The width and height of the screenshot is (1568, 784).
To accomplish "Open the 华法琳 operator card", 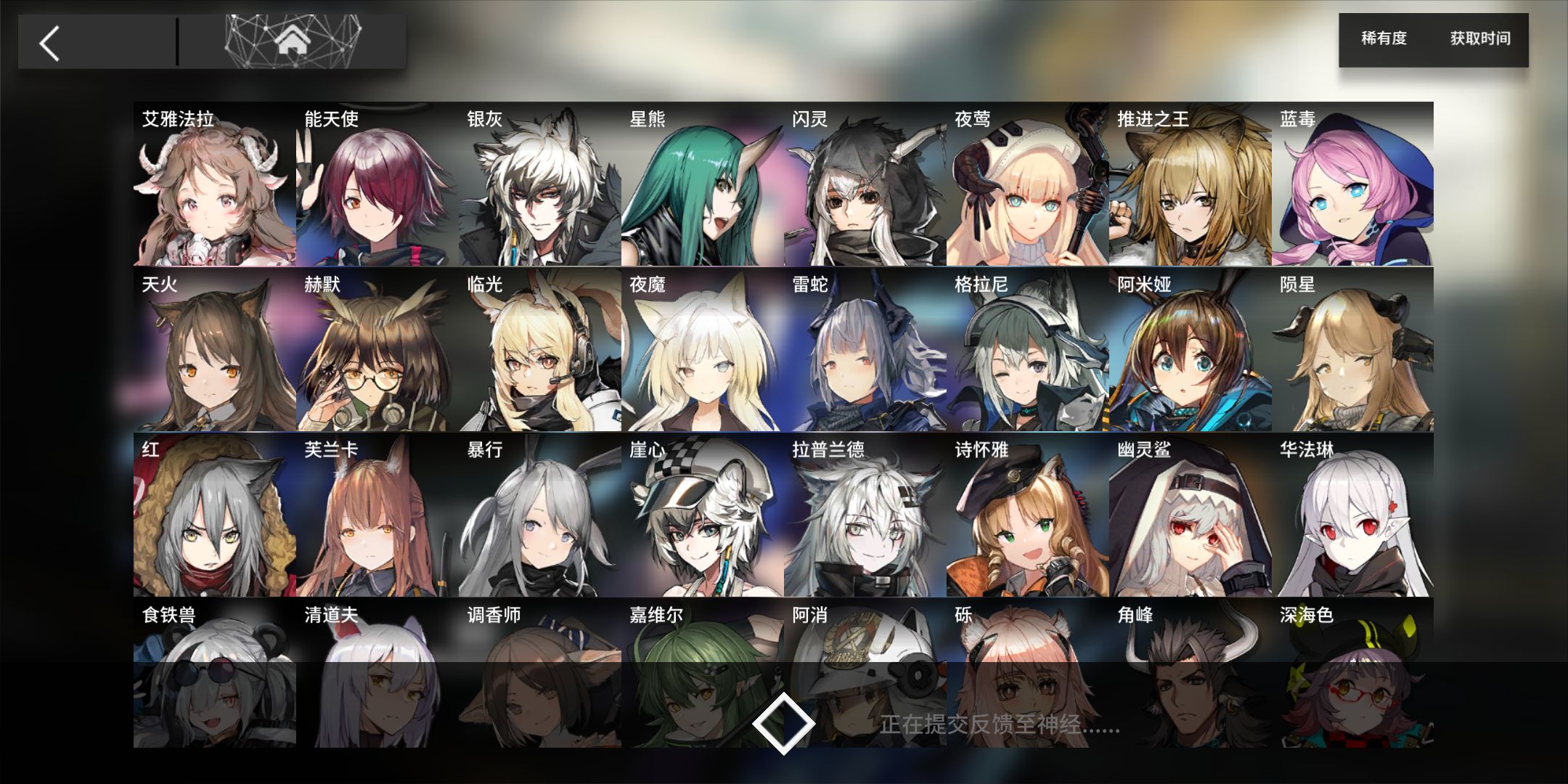I will [x=1352, y=516].
